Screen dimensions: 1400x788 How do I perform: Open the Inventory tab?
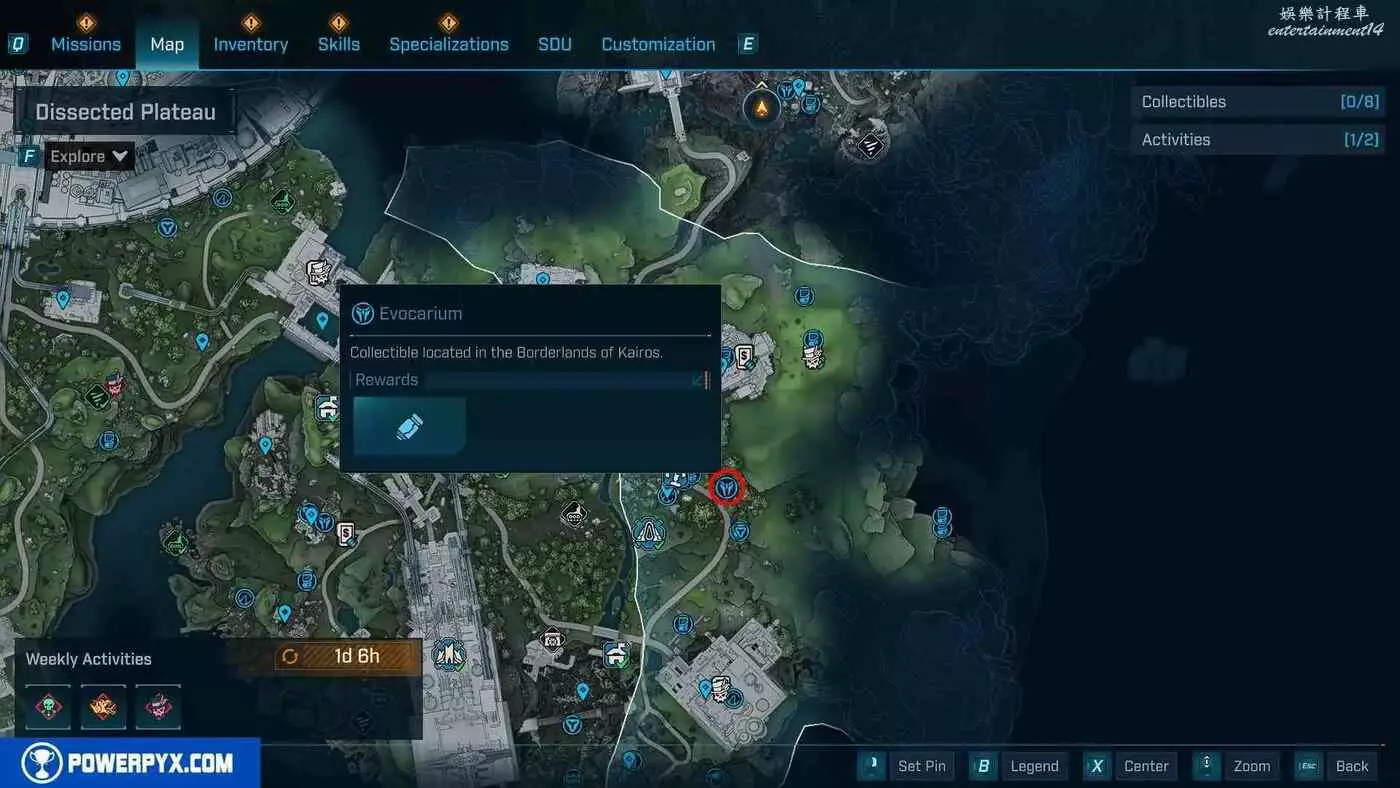251,44
